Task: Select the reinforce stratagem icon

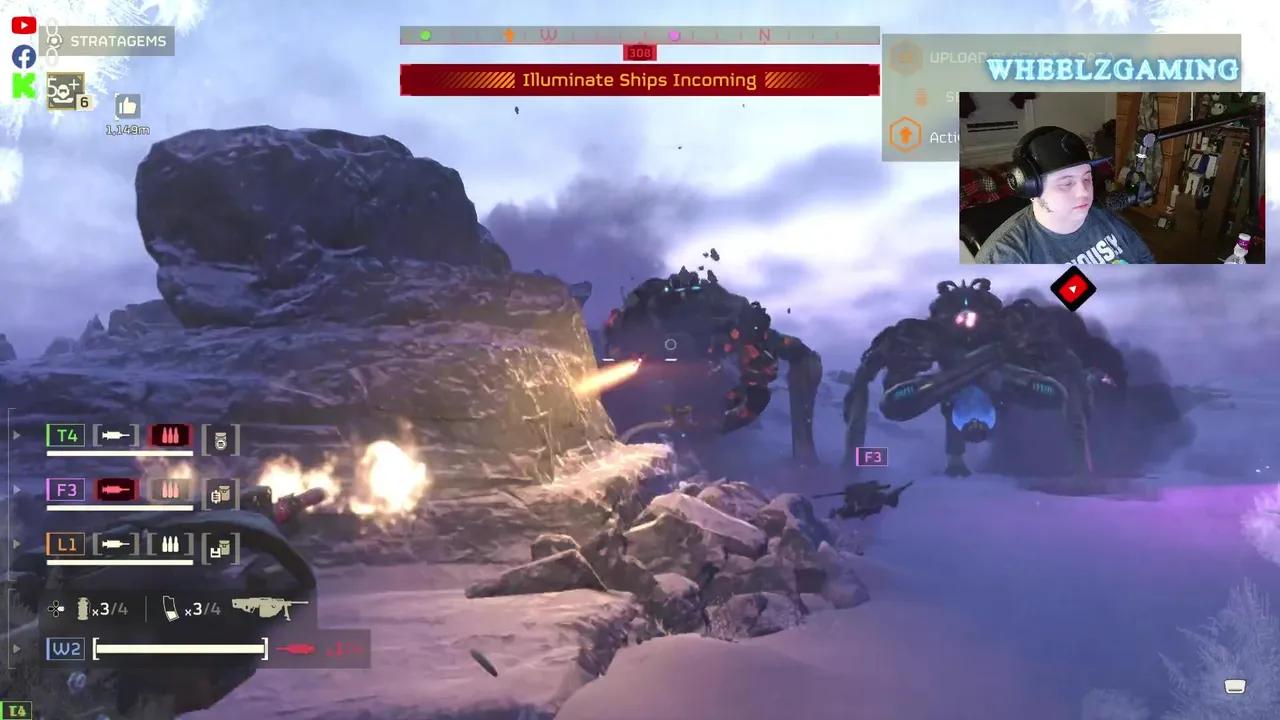Action: [x=65, y=92]
